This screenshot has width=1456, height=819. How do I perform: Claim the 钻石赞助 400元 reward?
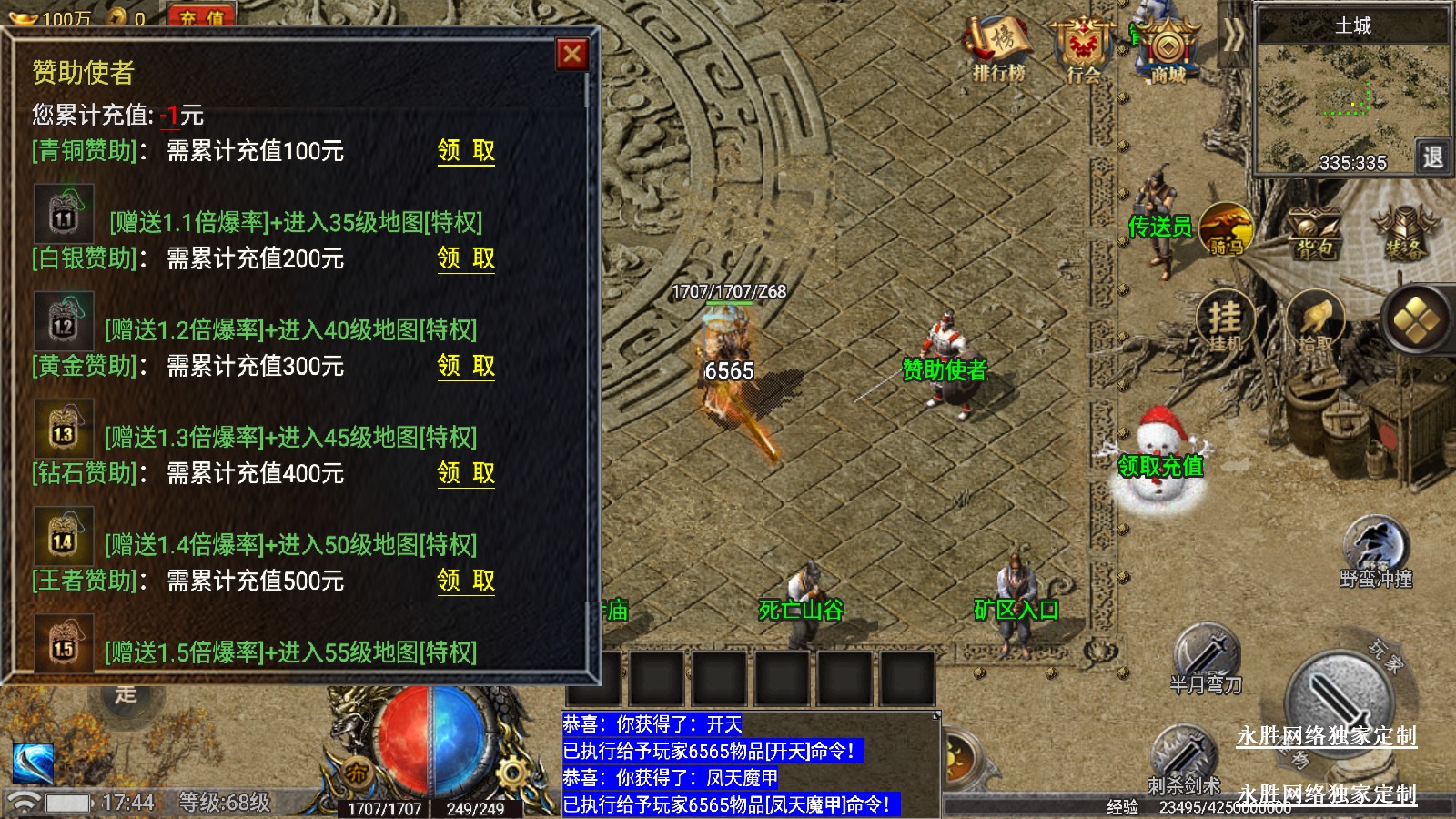(x=466, y=473)
